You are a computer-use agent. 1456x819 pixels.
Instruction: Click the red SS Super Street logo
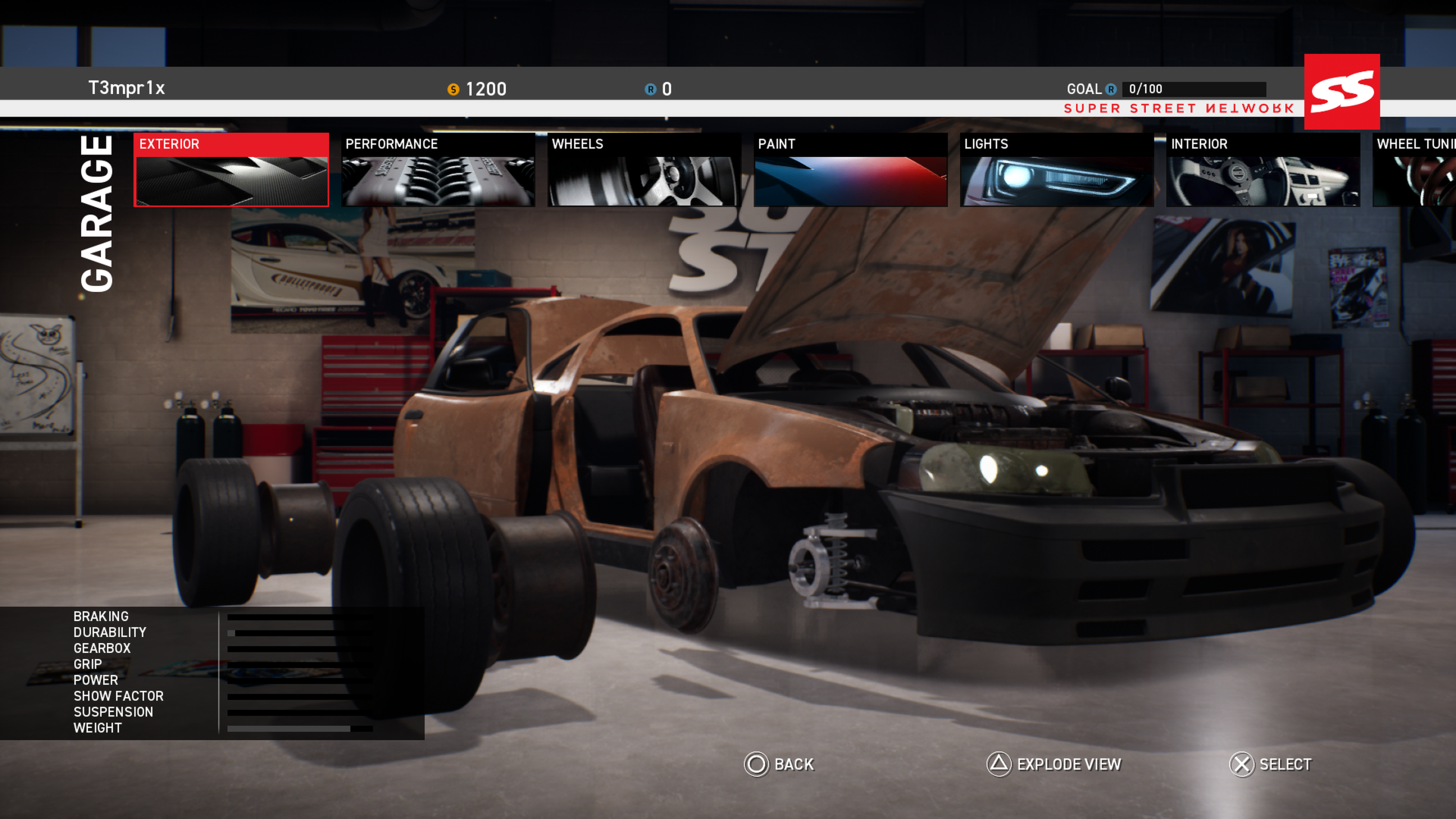(1341, 91)
